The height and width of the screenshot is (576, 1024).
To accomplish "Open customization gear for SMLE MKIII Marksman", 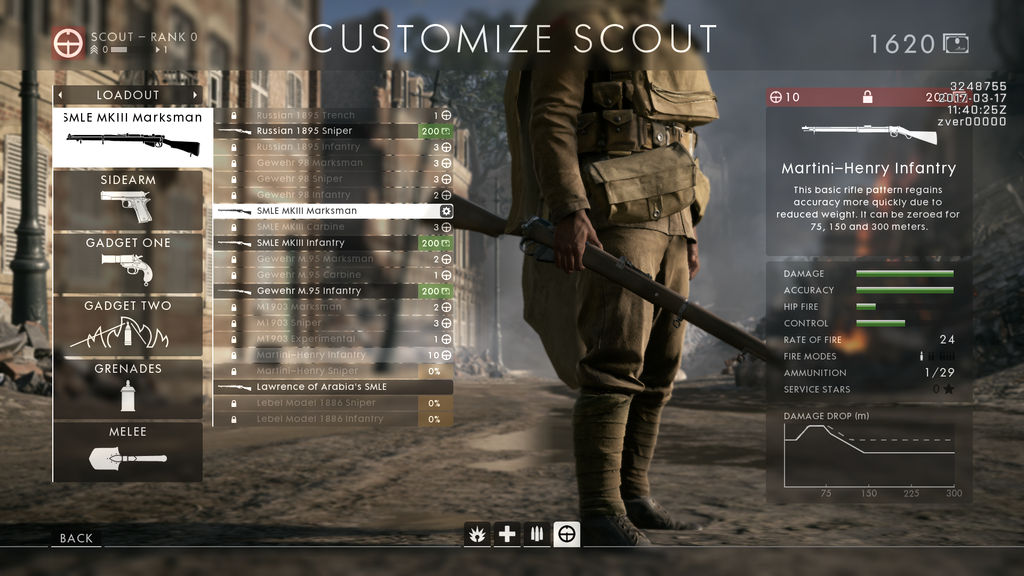I will click(446, 211).
